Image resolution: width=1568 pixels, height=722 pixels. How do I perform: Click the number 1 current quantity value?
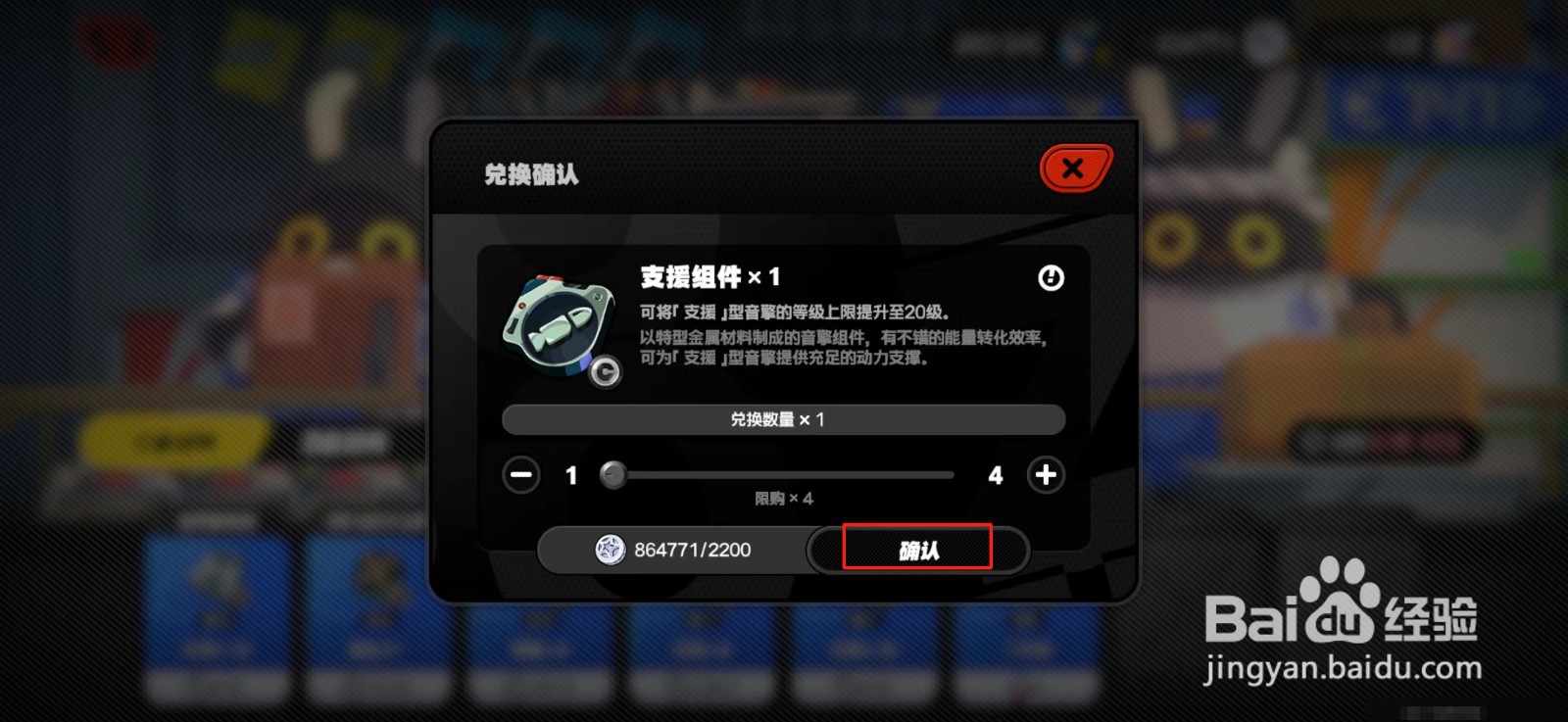click(x=570, y=476)
